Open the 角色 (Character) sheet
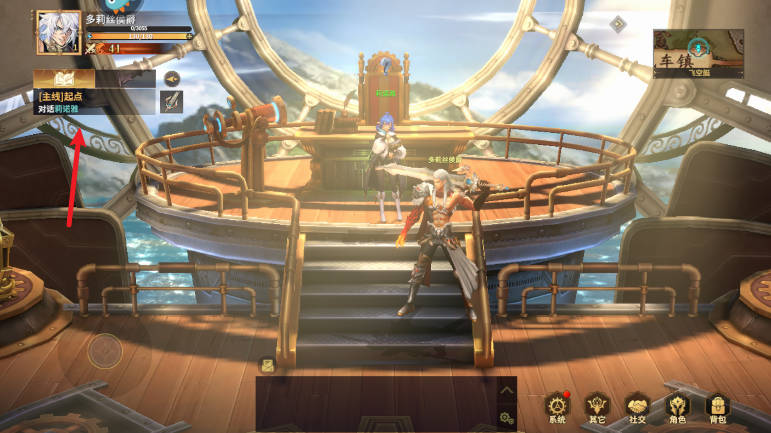This screenshot has width=771, height=433. [x=678, y=406]
